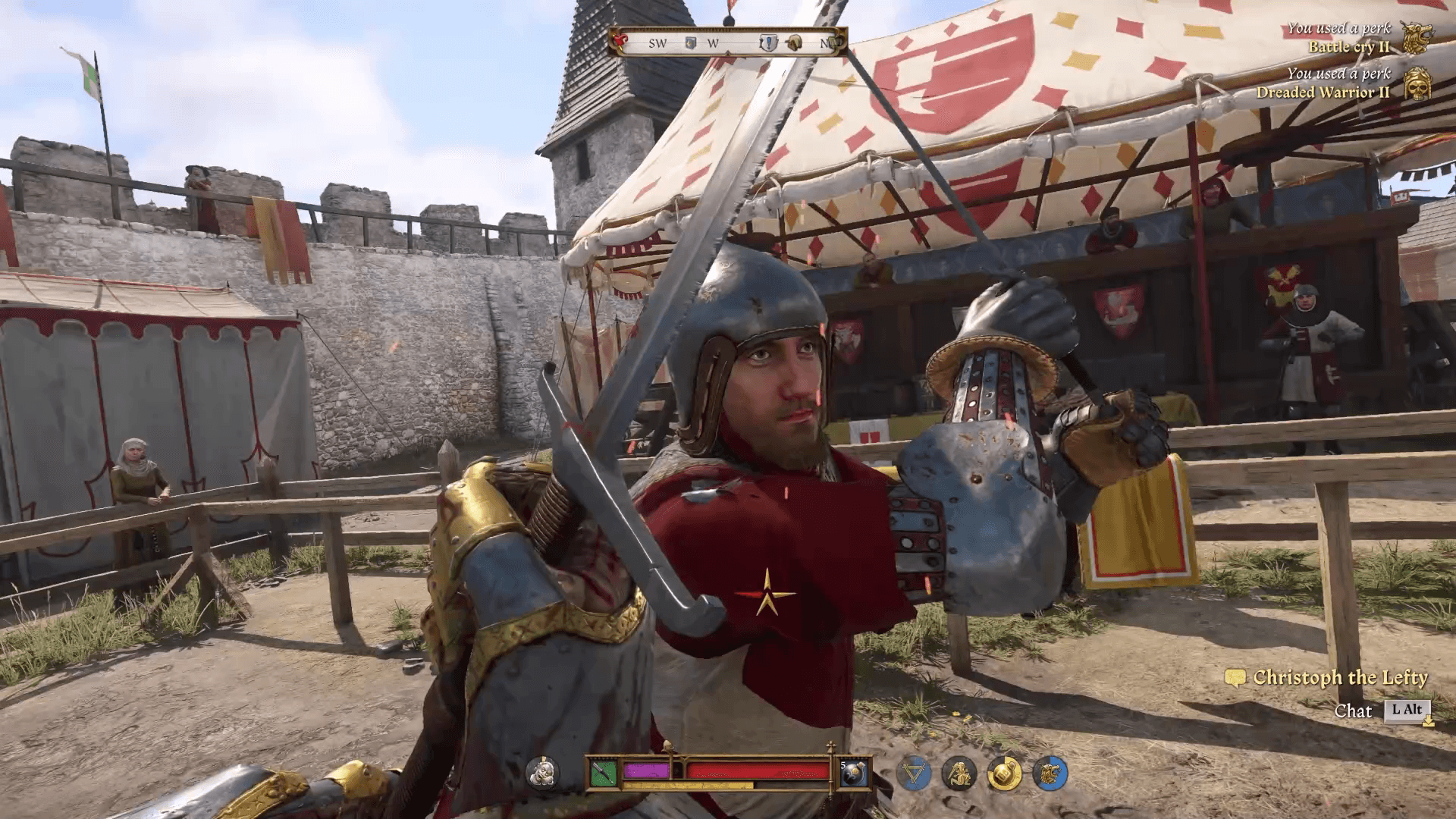1456x819 pixels.
Task: Click the exclamation quest marker on the compass
Action: click(769, 43)
